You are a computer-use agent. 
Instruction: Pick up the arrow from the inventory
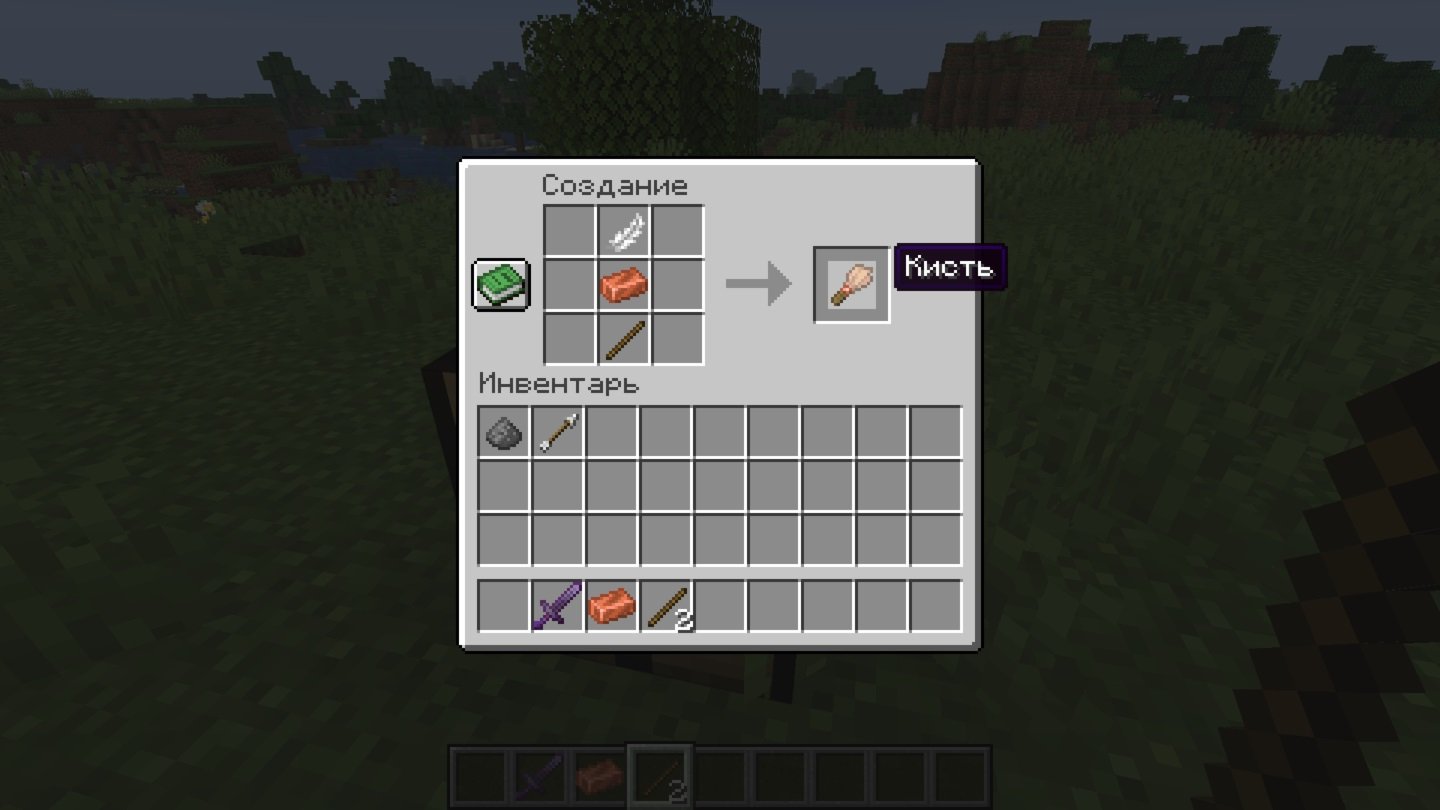pos(557,432)
